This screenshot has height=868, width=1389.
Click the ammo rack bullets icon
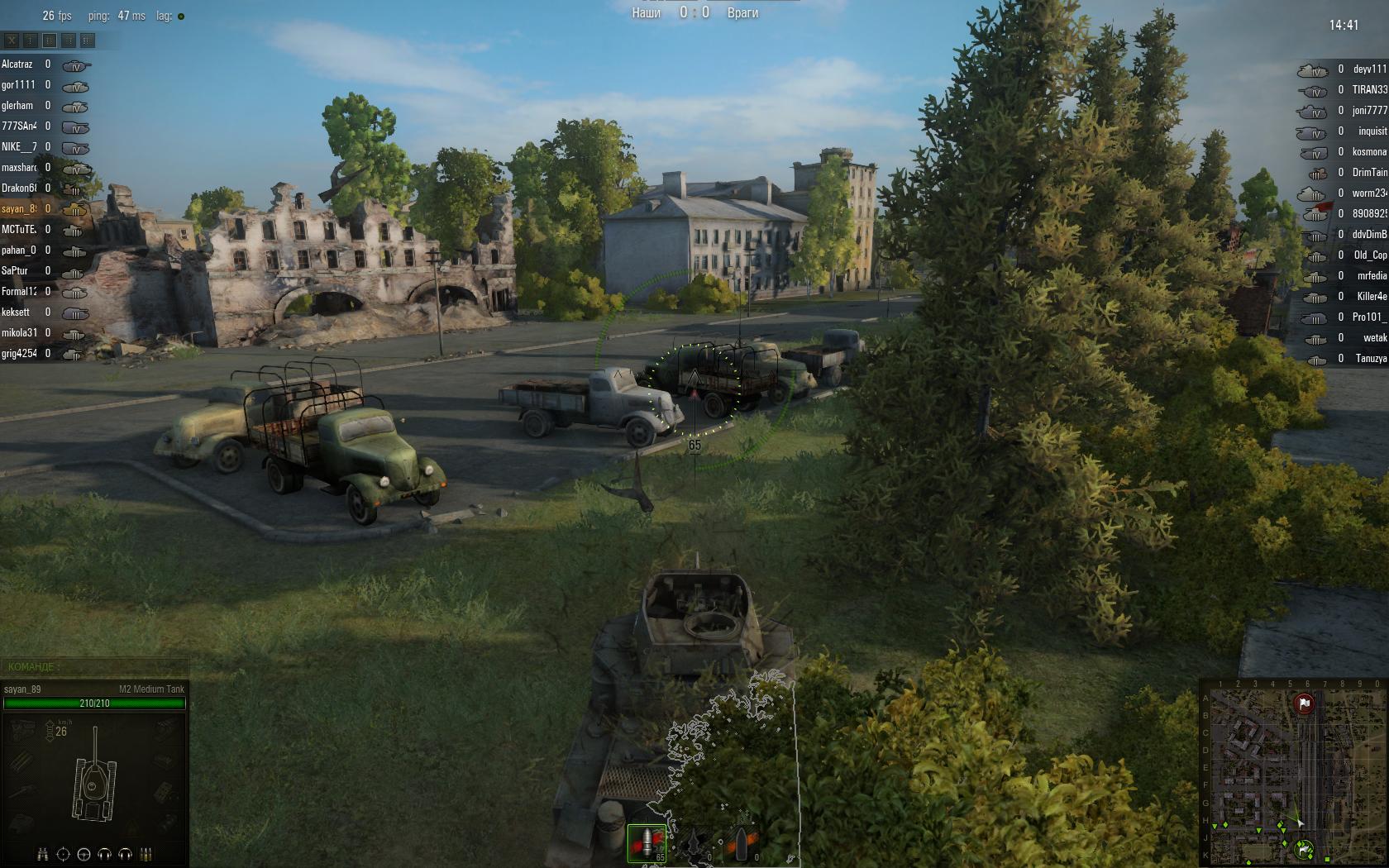tap(146, 854)
